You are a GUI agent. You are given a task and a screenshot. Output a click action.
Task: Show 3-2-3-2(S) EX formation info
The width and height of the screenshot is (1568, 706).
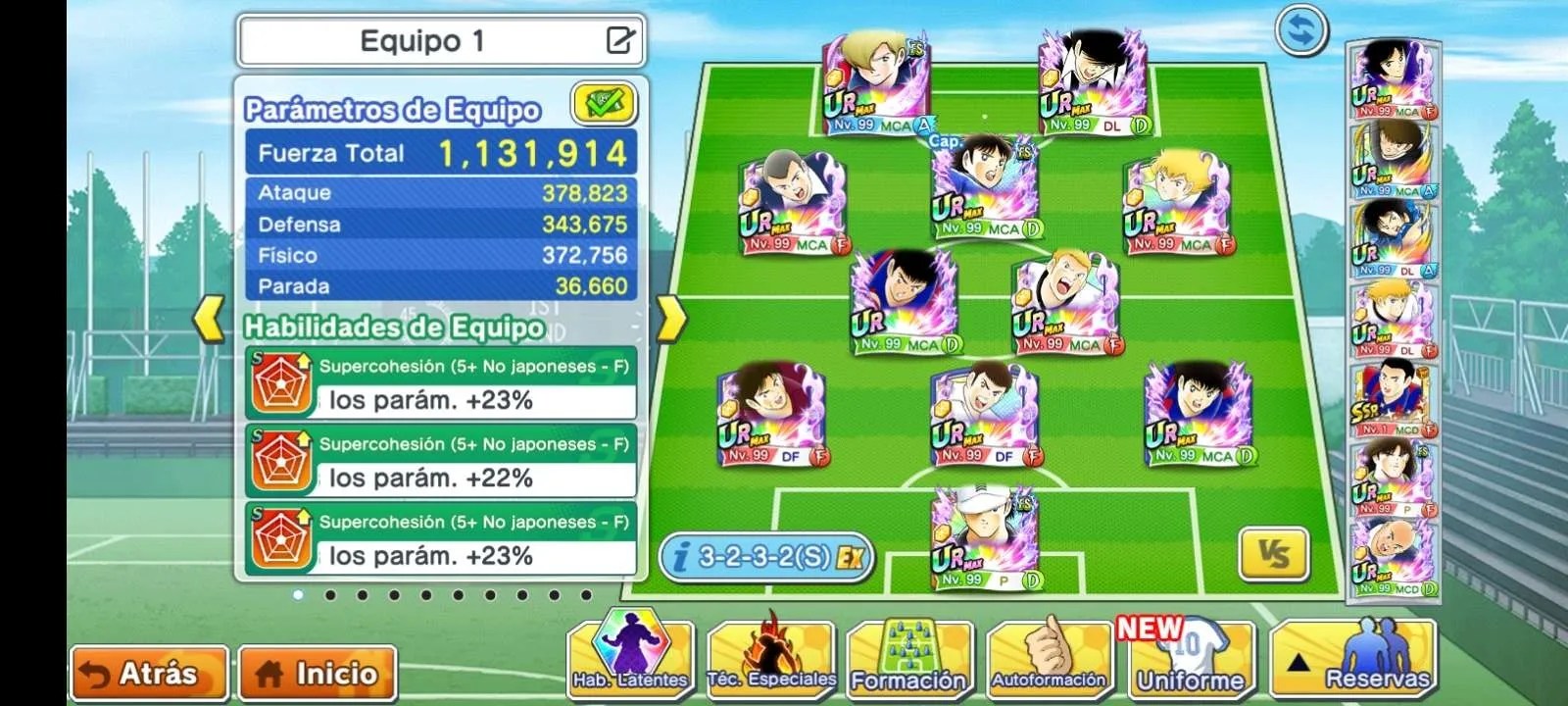[x=765, y=557]
